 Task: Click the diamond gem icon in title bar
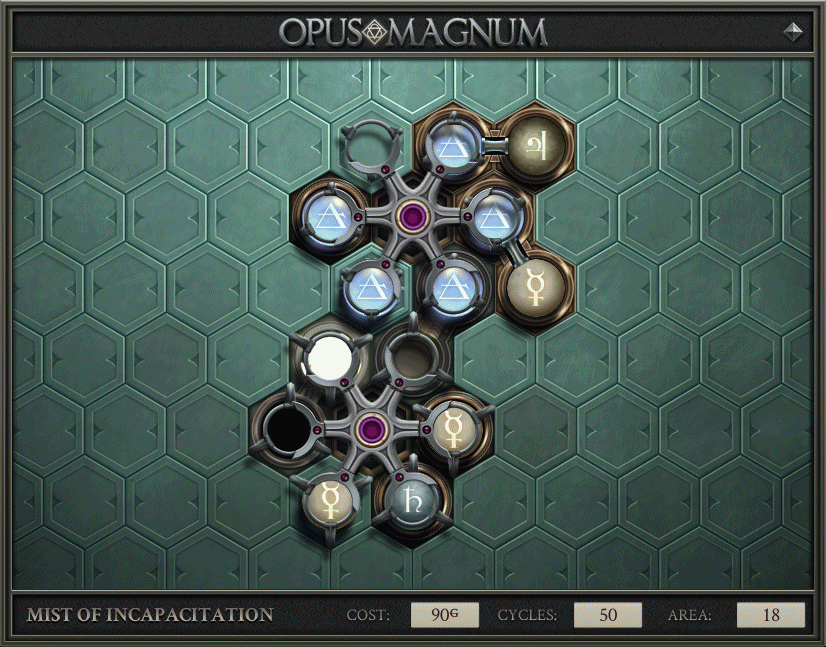(x=794, y=31)
